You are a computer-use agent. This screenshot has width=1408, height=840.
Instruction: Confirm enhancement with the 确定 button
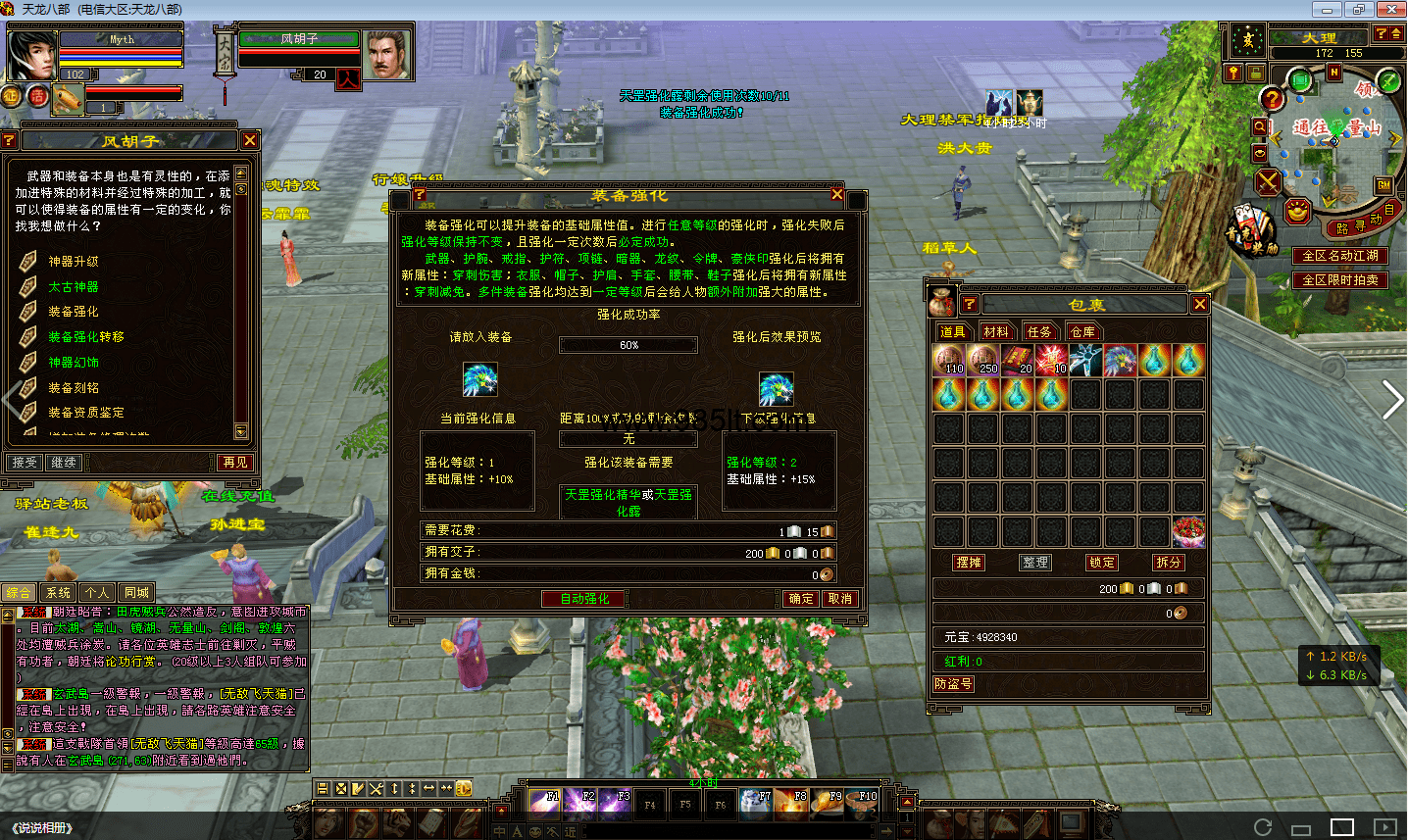click(801, 599)
